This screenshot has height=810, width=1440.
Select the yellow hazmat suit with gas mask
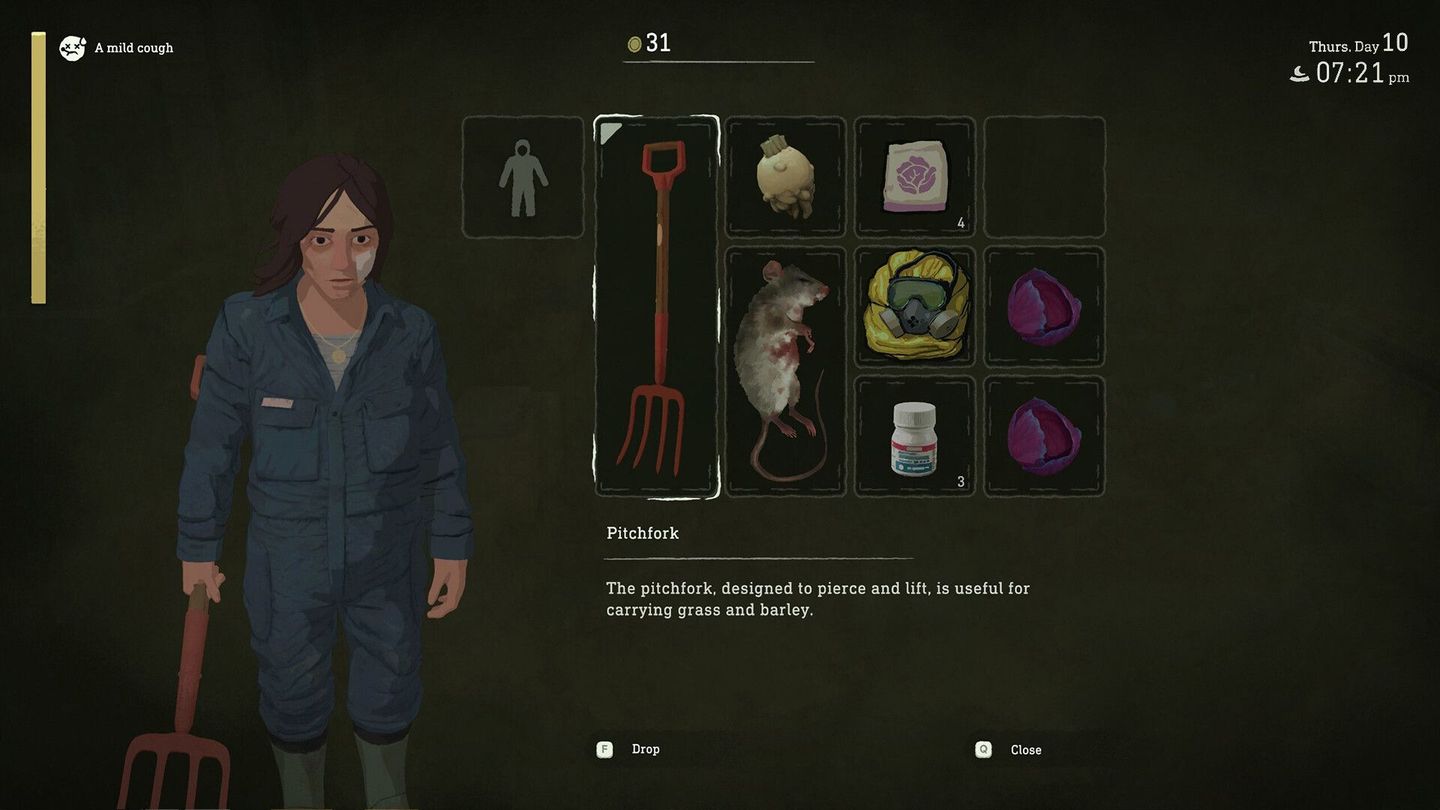point(914,307)
